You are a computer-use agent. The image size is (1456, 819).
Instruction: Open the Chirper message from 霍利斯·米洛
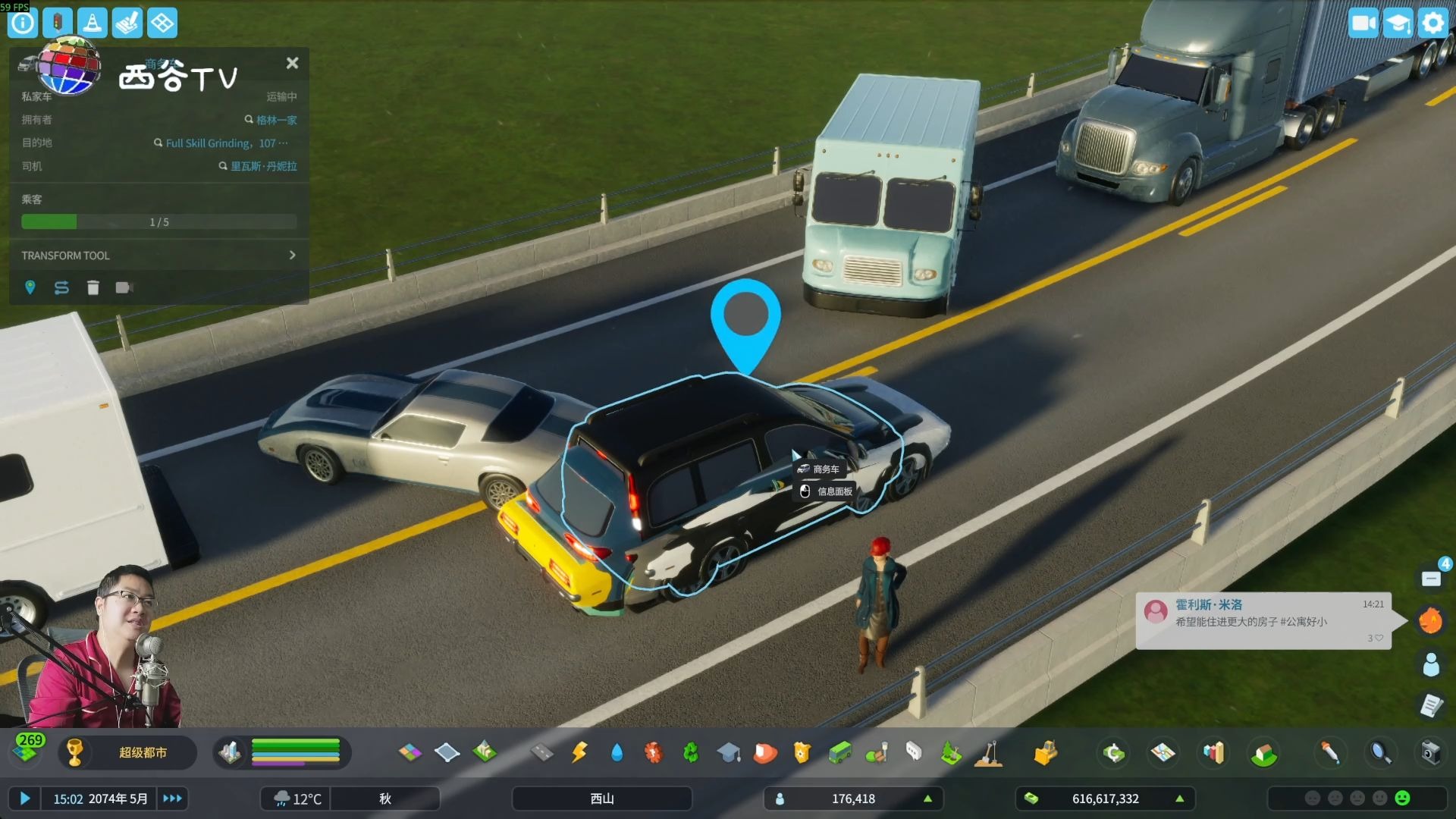pyautogui.click(x=1263, y=621)
